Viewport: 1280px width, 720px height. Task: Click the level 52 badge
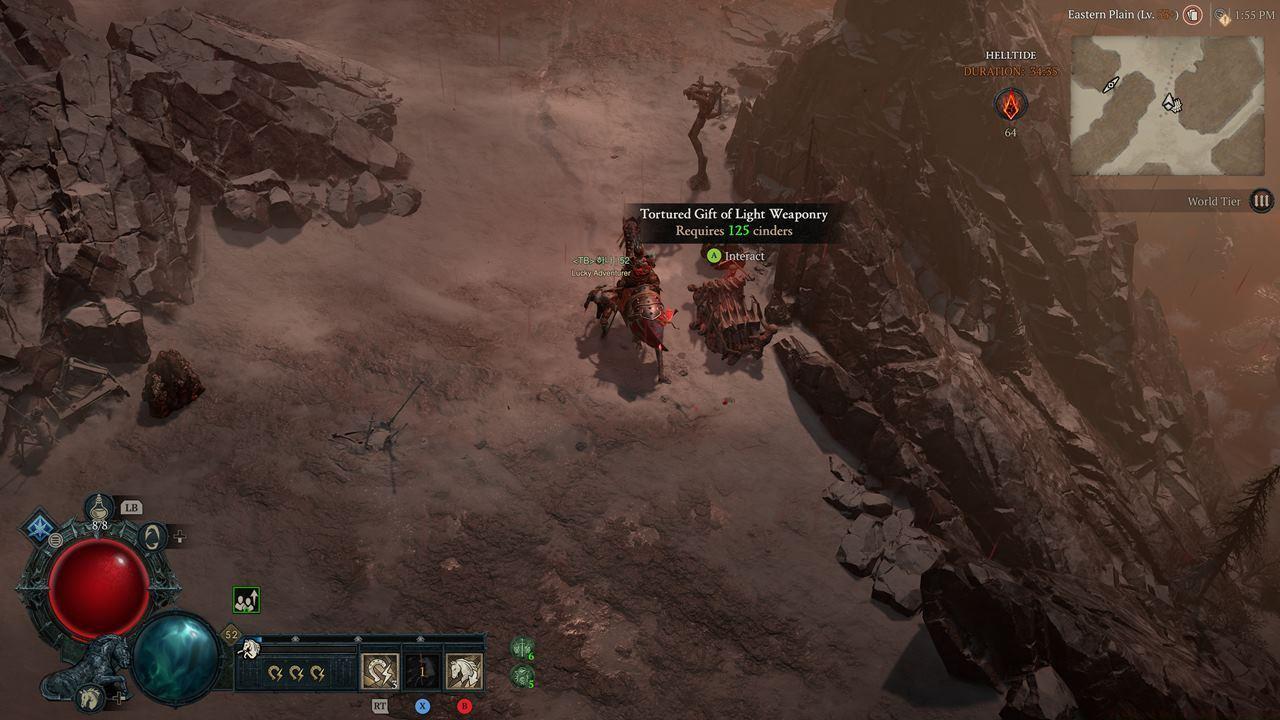pos(230,633)
